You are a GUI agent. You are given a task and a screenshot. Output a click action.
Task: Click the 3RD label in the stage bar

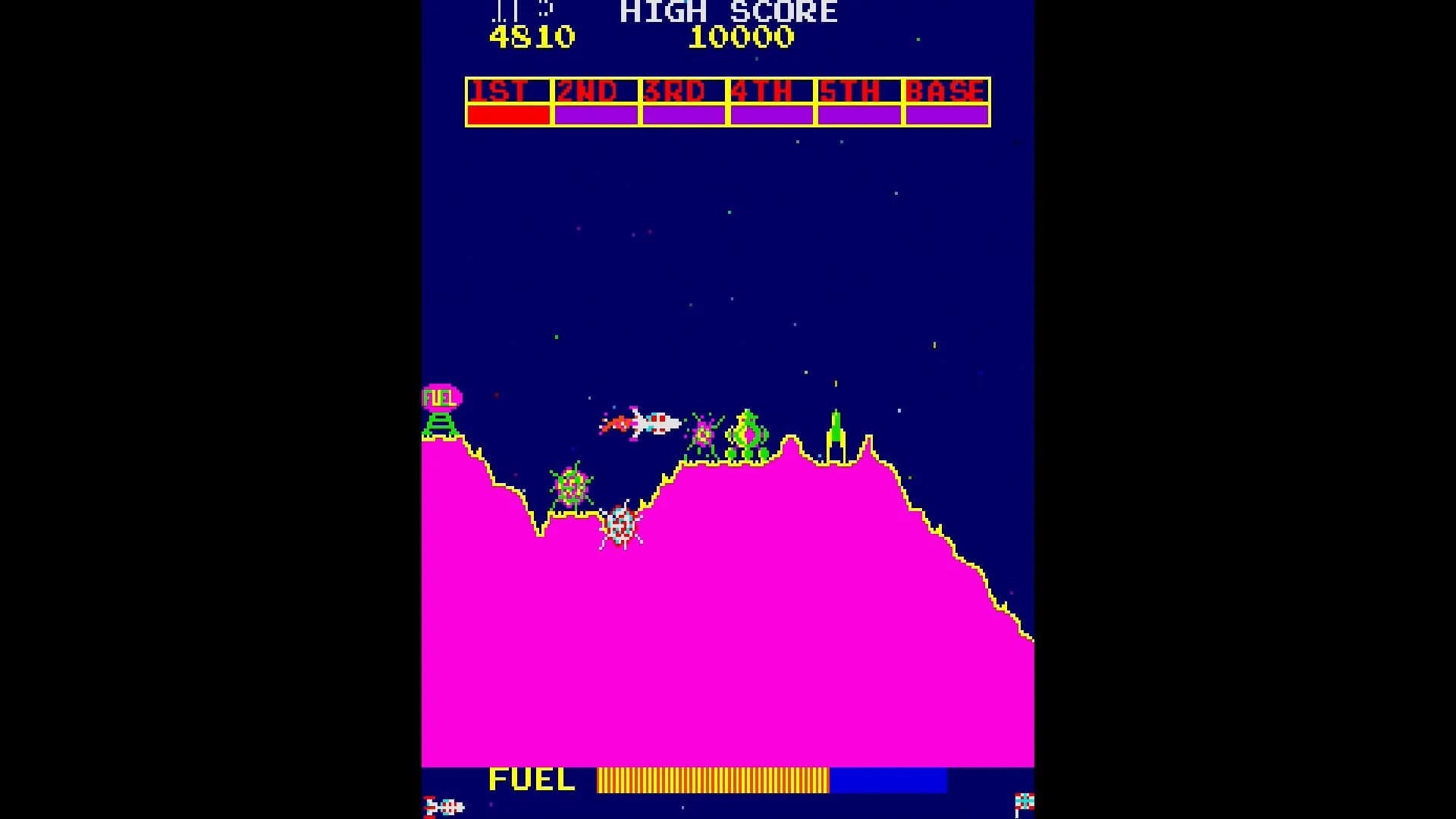[677, 91]
